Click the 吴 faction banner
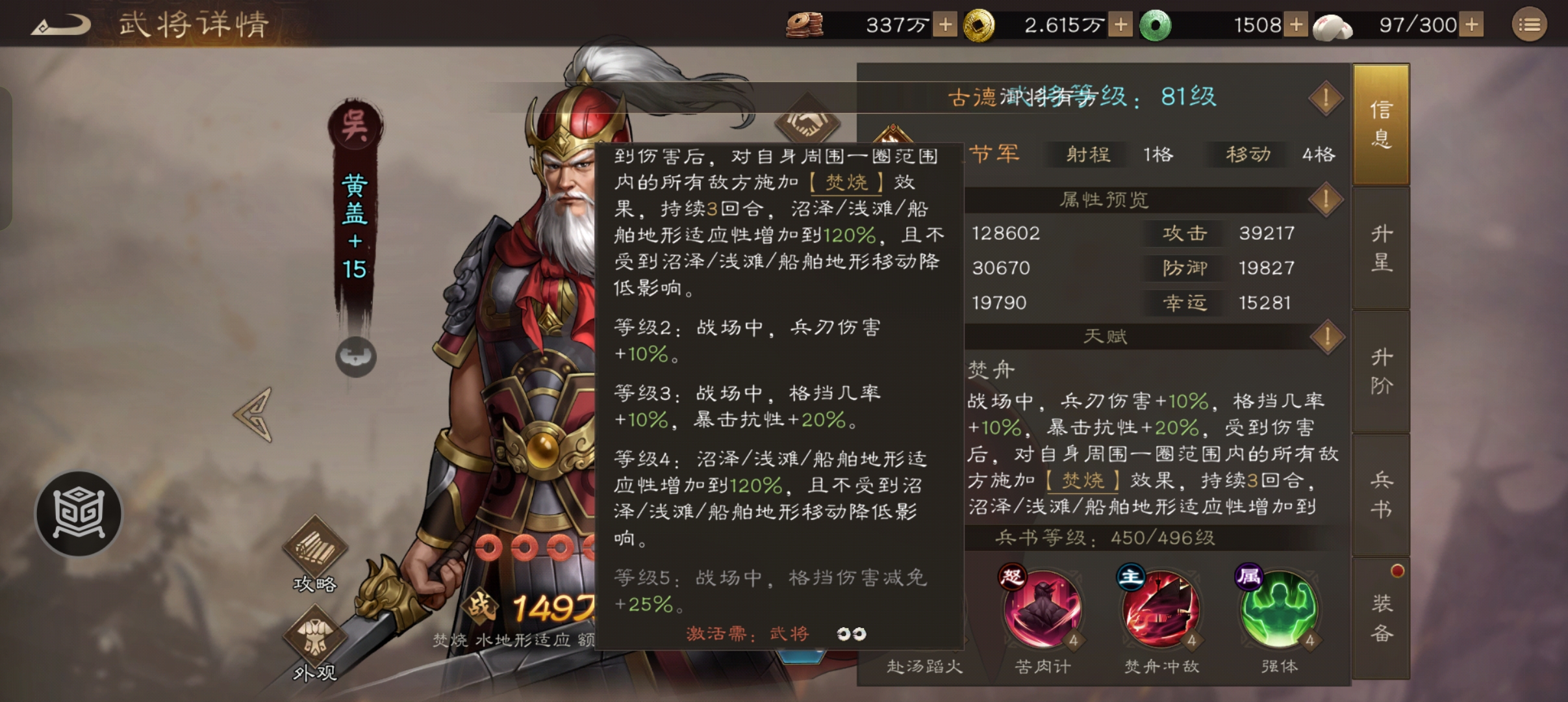This screenshot has height=702, width=1568. click(355, 122)
